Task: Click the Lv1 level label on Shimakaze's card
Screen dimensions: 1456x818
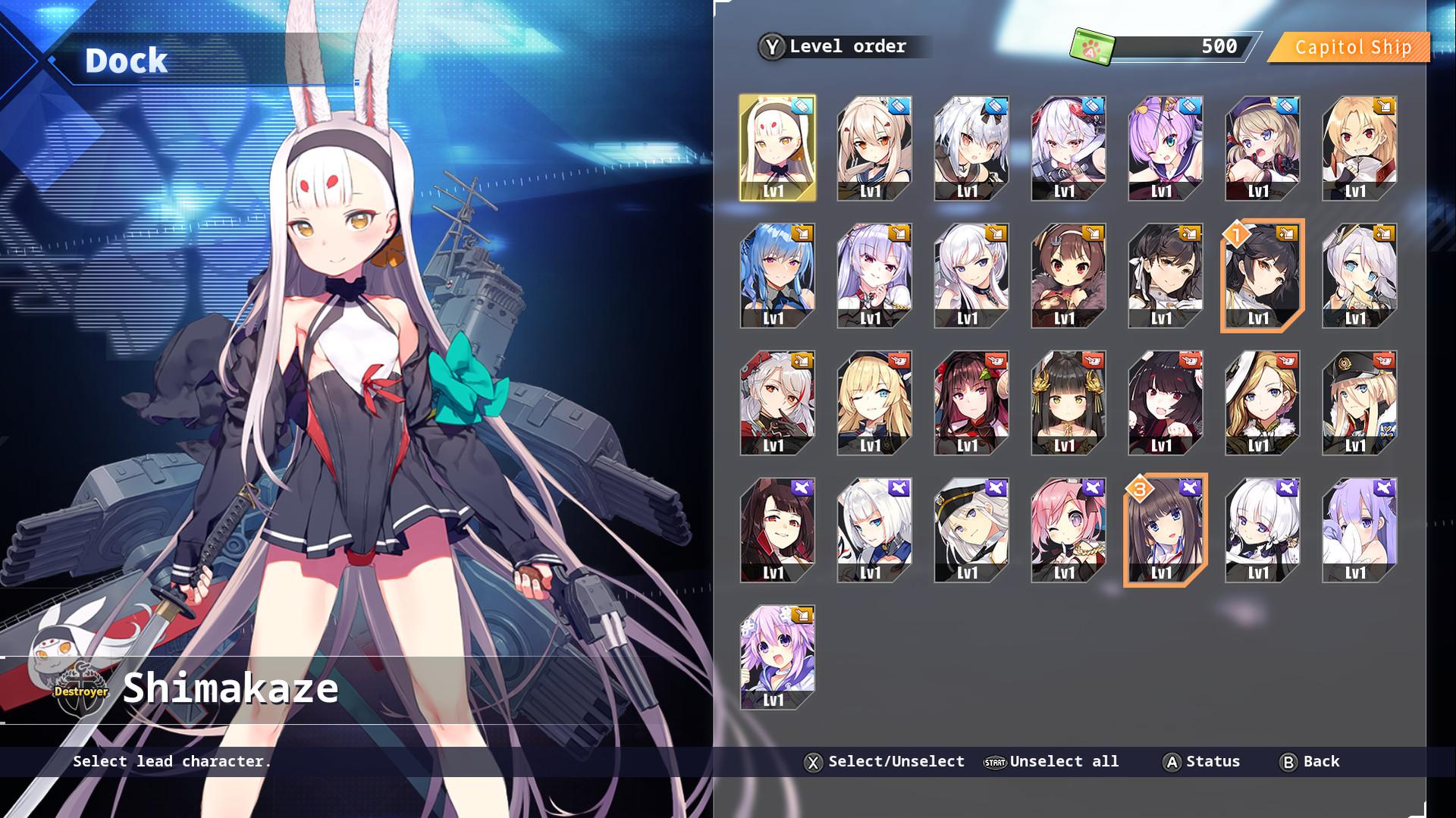Action: point(774,192)
